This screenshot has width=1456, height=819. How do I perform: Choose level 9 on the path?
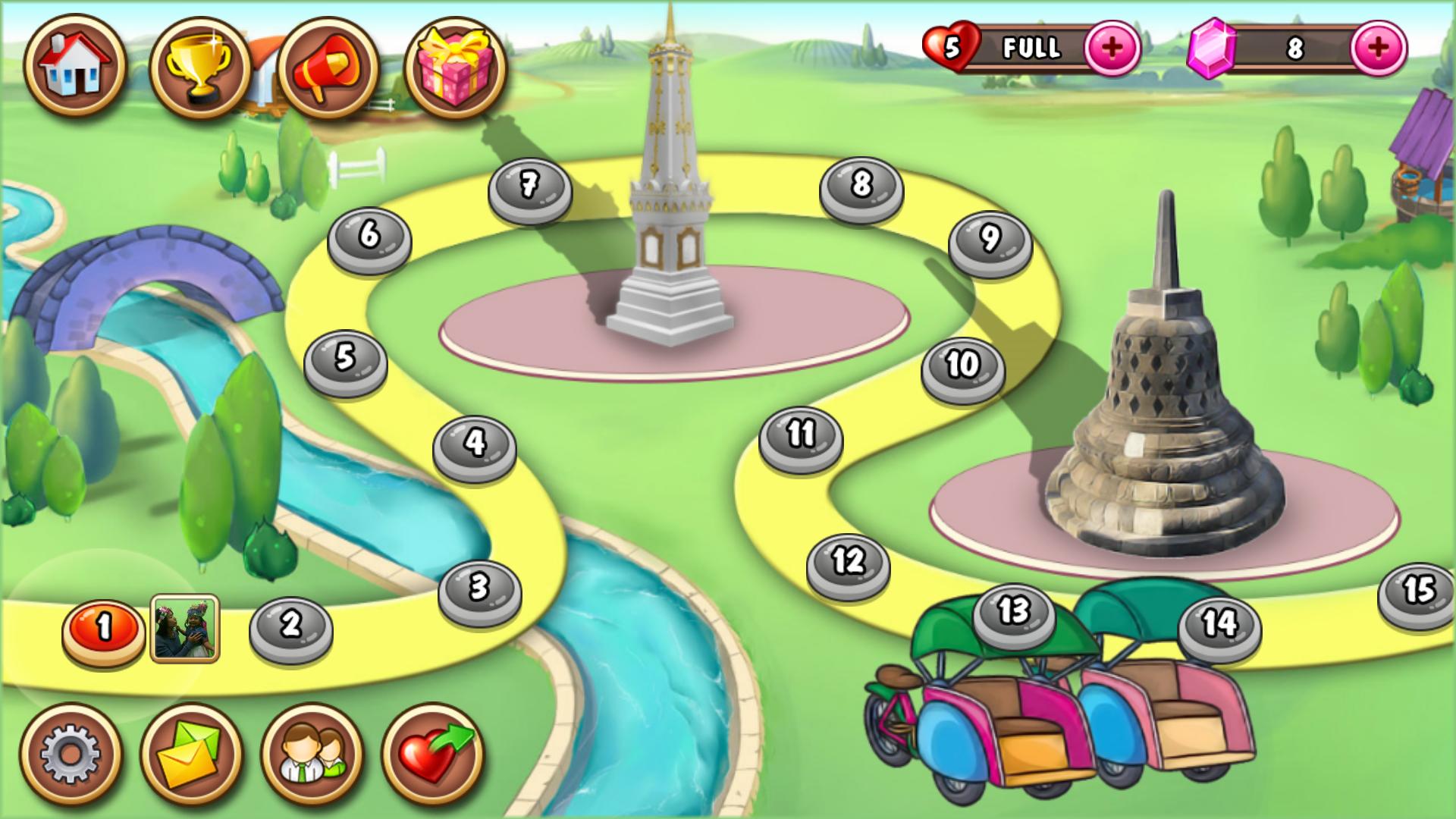pyautogui.click(x=990, y=240)
